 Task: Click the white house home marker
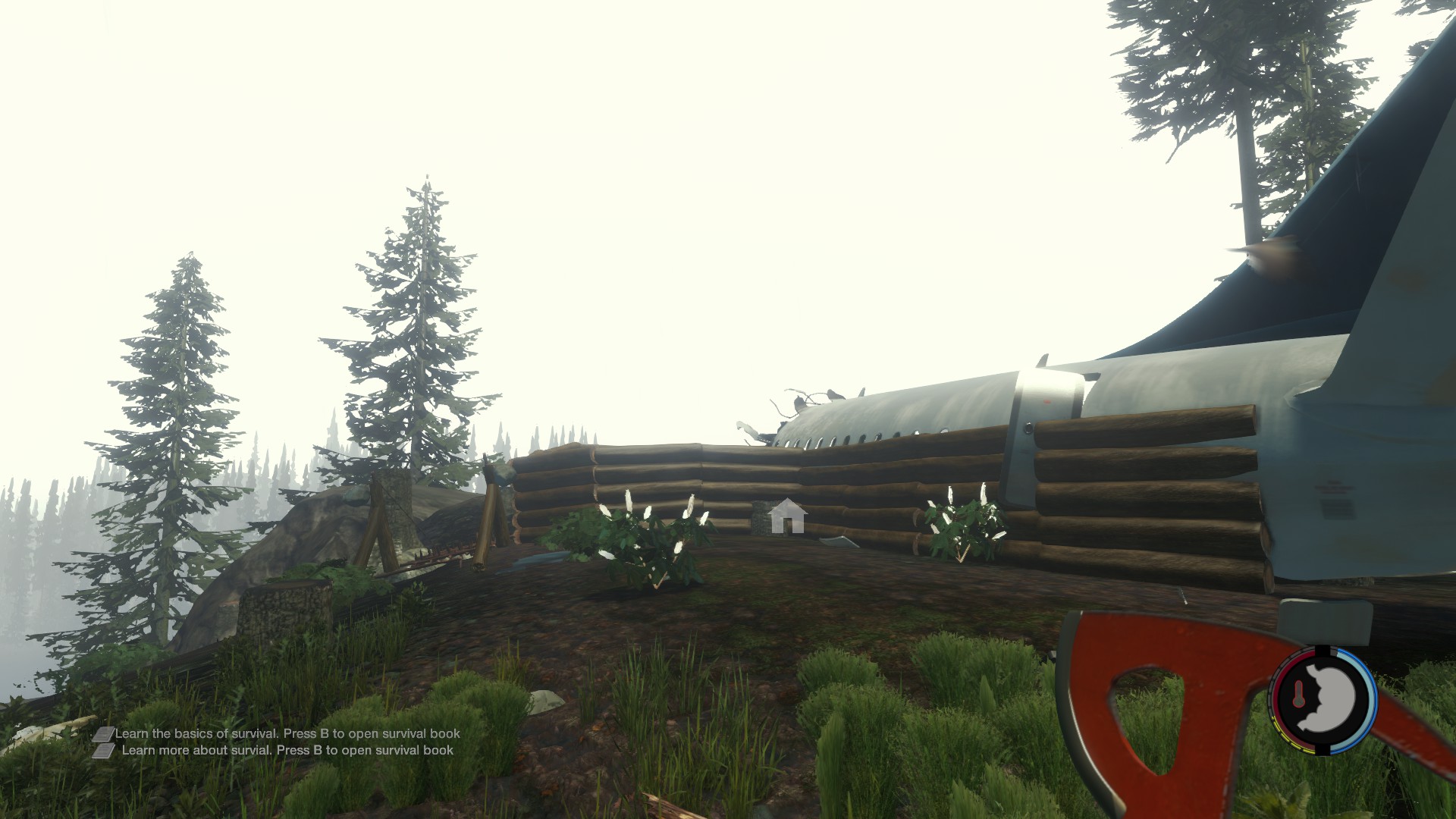(x=786, y=517)
